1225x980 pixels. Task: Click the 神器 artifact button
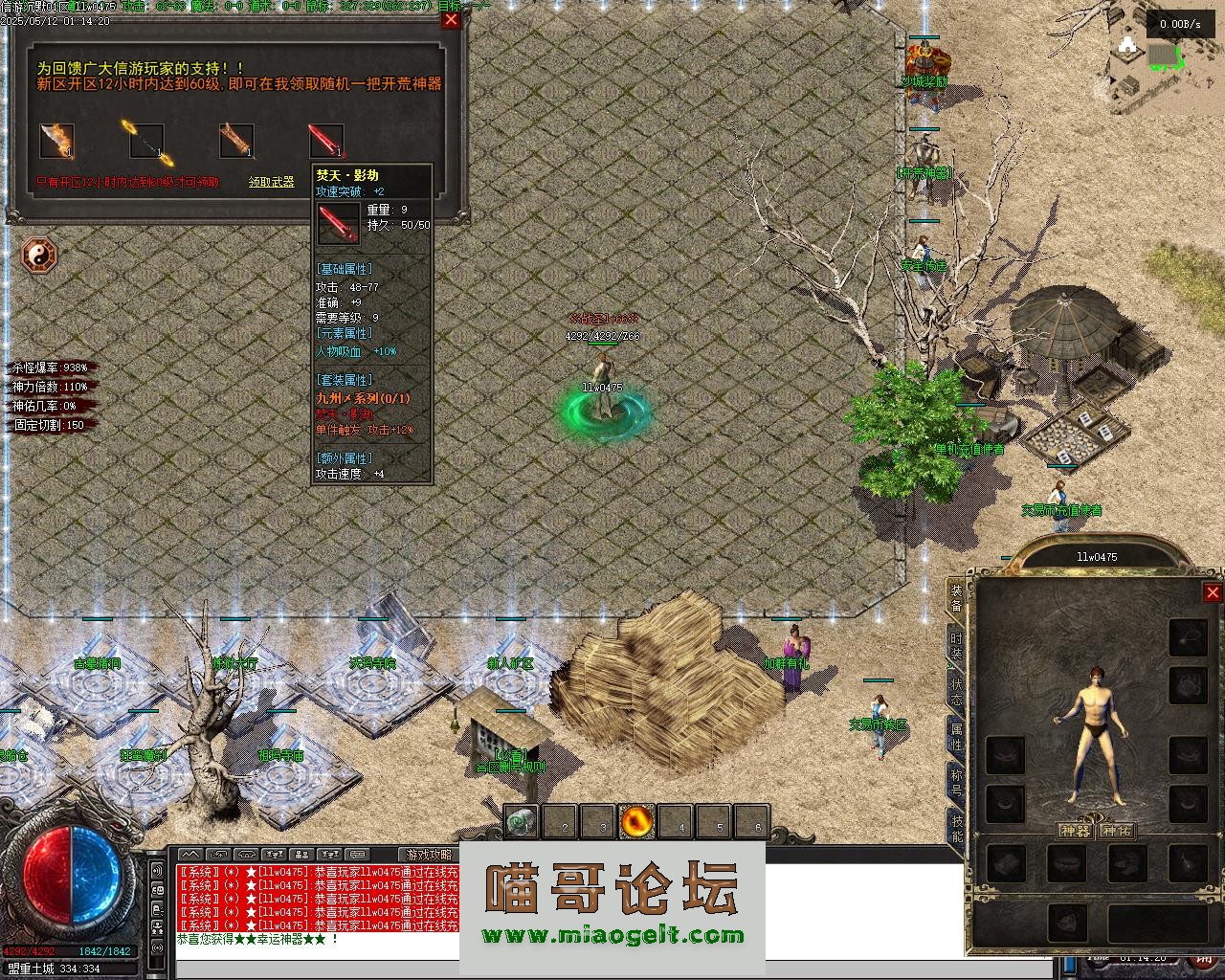pyautogui.click(x=1075, y=831)
